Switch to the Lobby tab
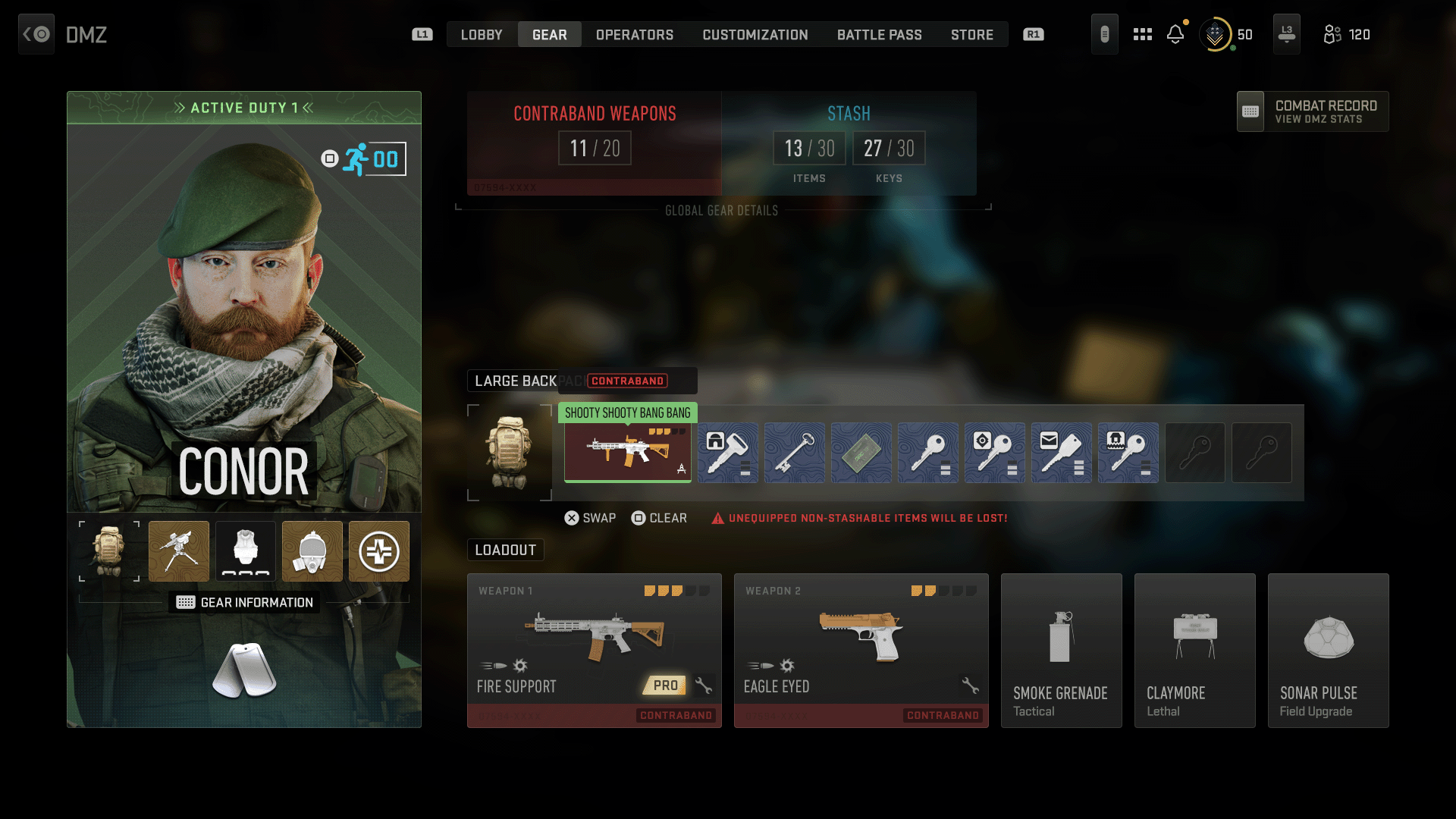Image resolution: width=1456 pixels, height=819 pixels. click(x=482, y=35)
